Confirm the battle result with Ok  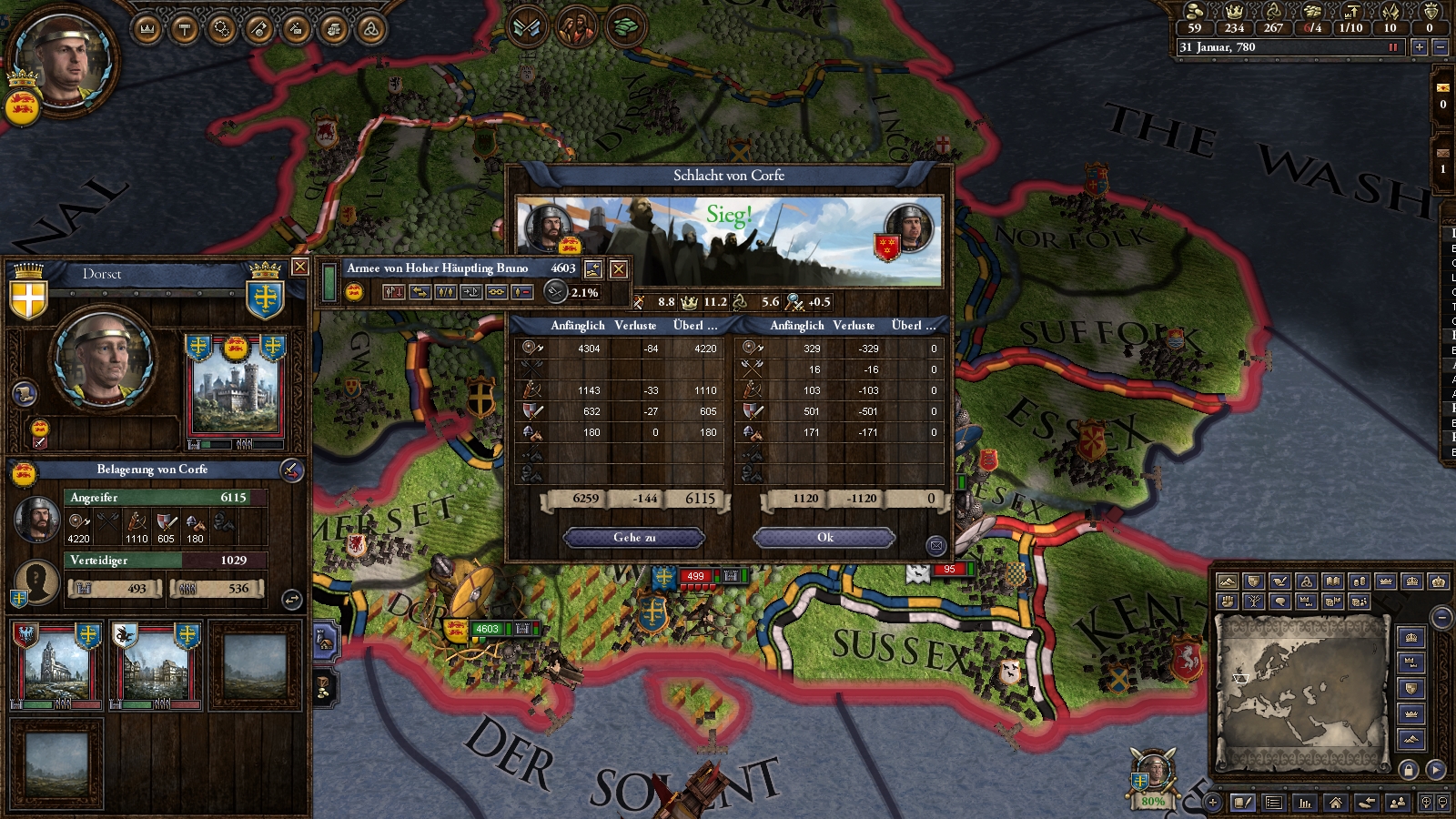(x=824, y=538)
